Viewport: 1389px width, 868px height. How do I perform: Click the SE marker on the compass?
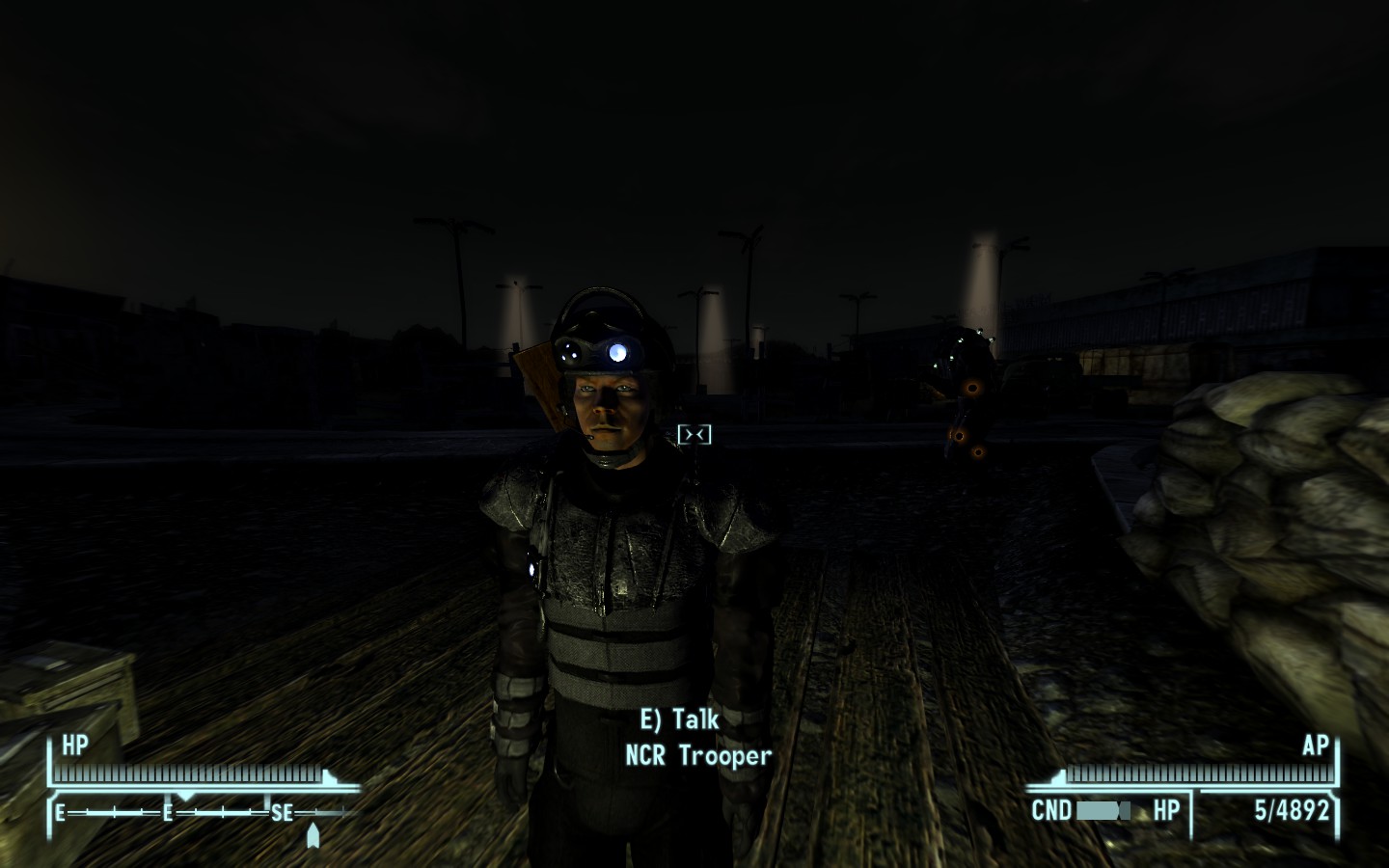281,813
